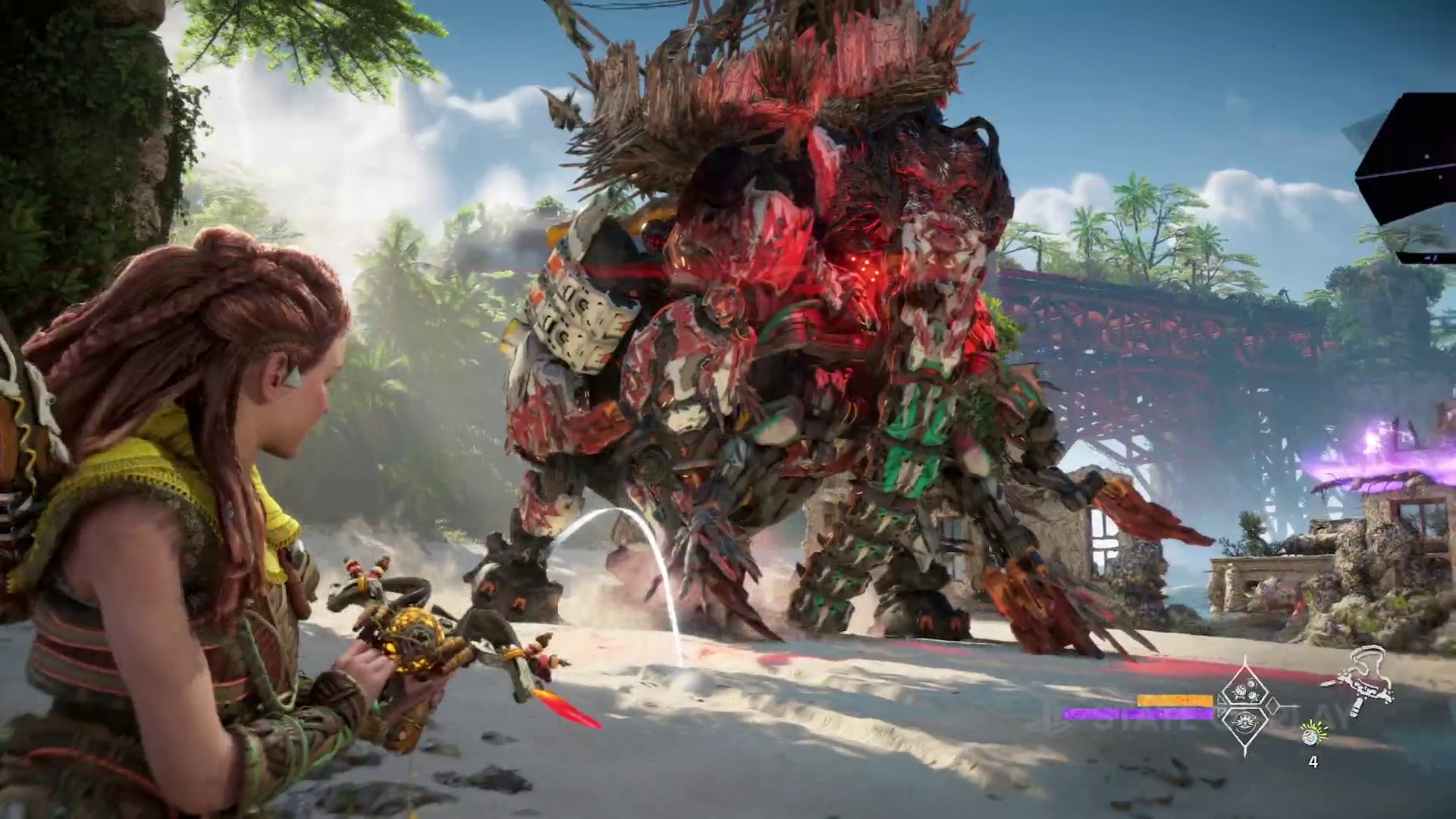
Task: Click the glowing bomb ammo icon
Action: 1312,736
